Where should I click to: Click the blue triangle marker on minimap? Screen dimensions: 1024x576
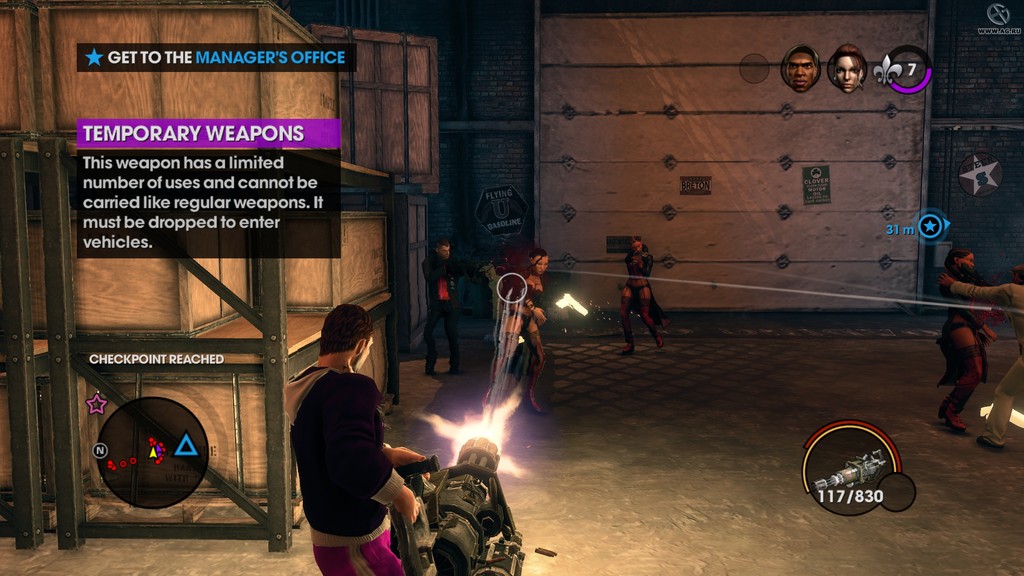click(x=185, y=445)
